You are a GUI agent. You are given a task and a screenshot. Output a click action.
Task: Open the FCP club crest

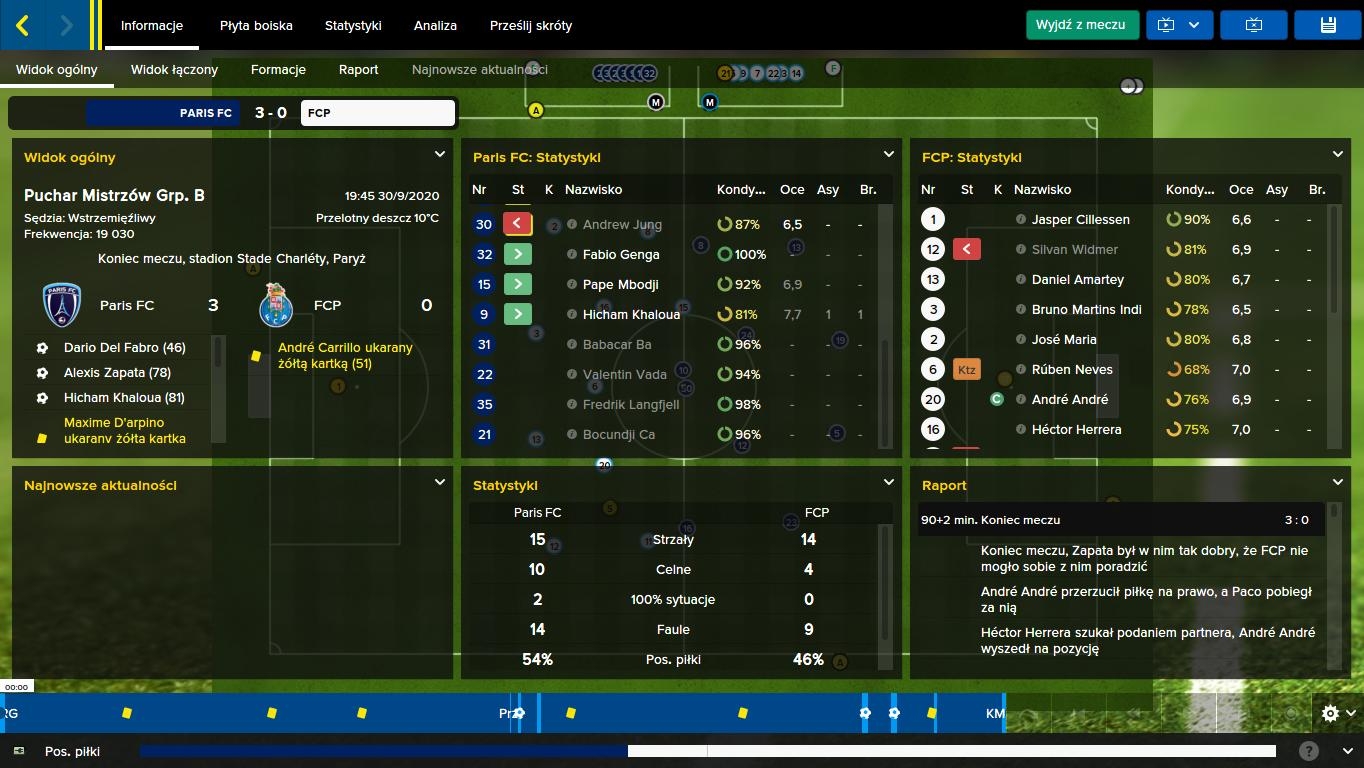(x=275, y=305)
